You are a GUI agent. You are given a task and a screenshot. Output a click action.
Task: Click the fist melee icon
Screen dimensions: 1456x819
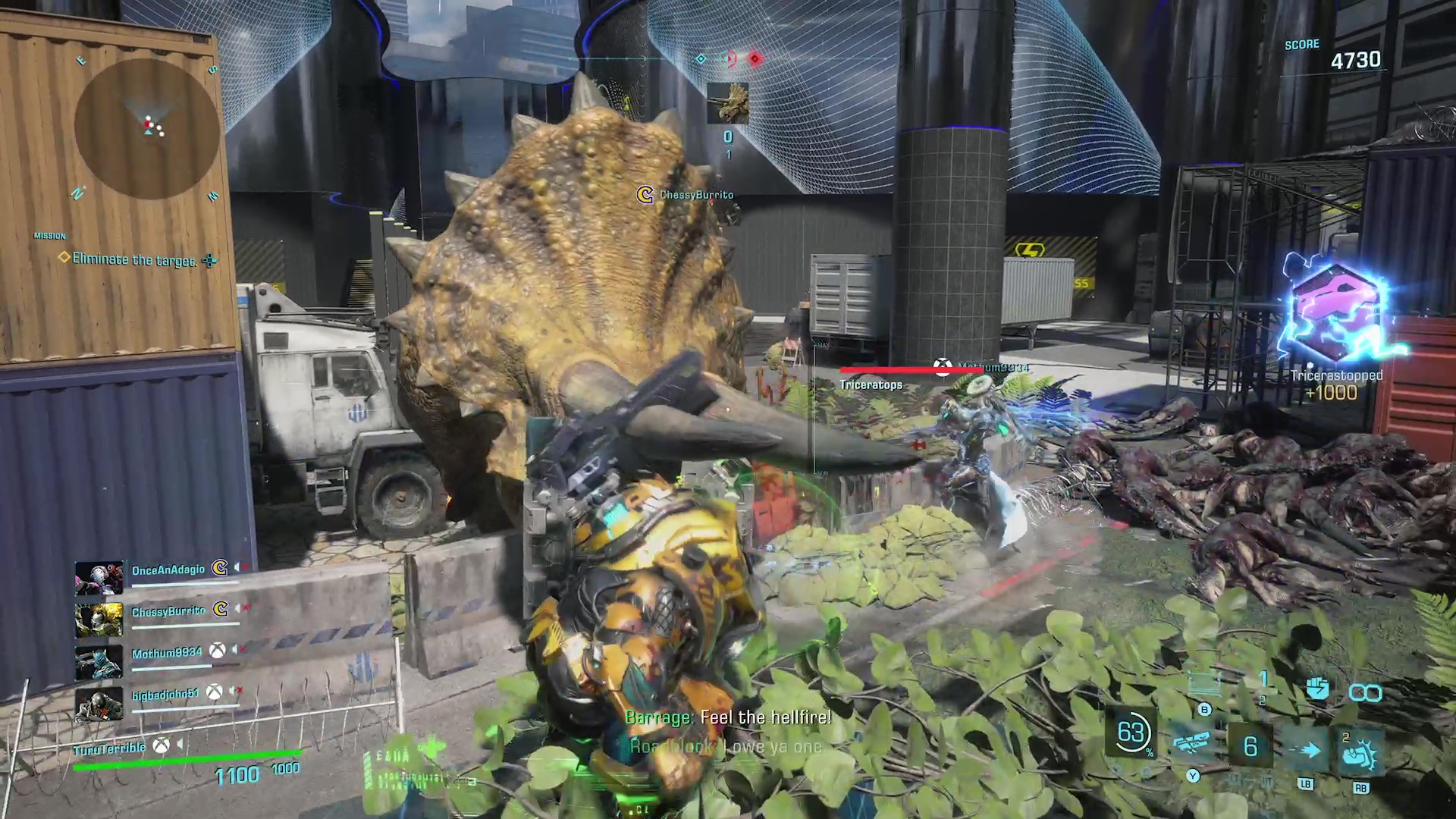(1317, 689)
